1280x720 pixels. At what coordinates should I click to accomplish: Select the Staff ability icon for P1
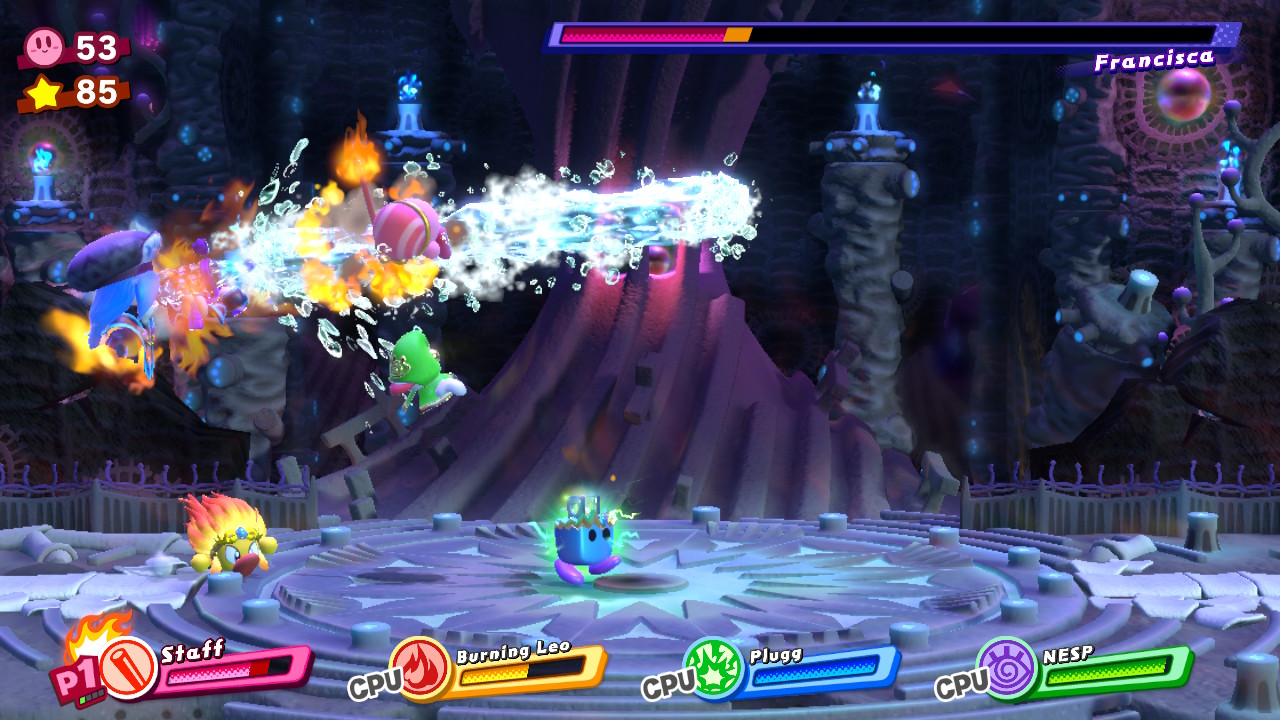(x=129, y=667)
